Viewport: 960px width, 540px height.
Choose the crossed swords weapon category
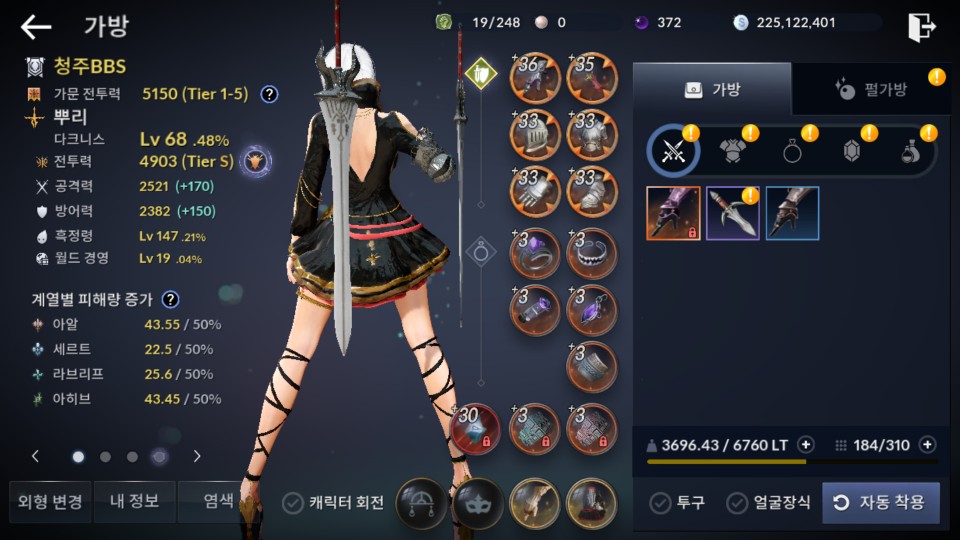[672, 151]
